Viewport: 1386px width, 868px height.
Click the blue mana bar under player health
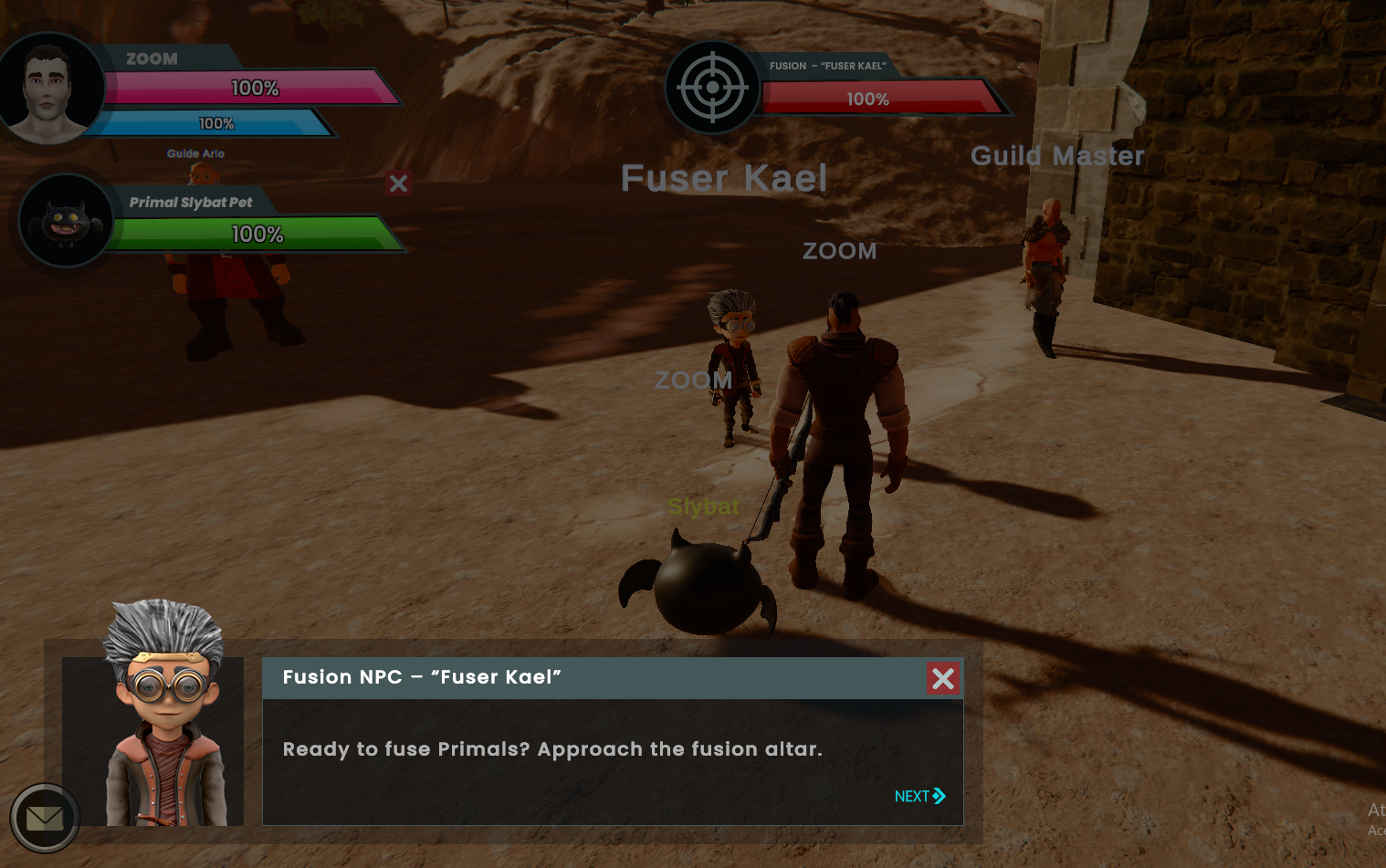219,122
